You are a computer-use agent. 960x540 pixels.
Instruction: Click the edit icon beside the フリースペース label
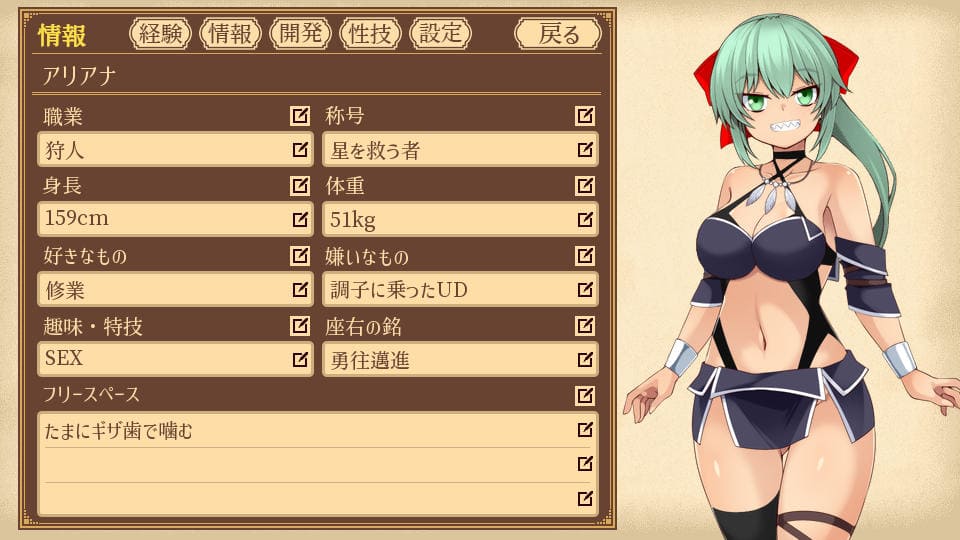pos(585,396)
